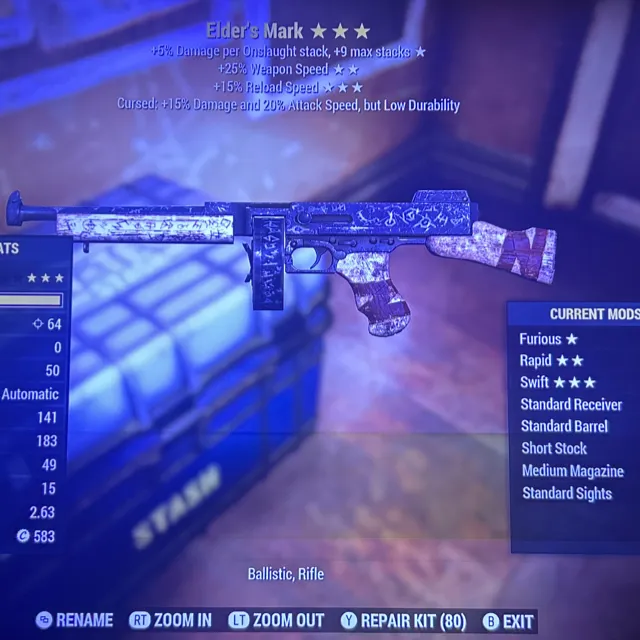Select Zoom Out on the bottom bar
Viewport: 640px width, 640px height.
[x=276, y=621]
